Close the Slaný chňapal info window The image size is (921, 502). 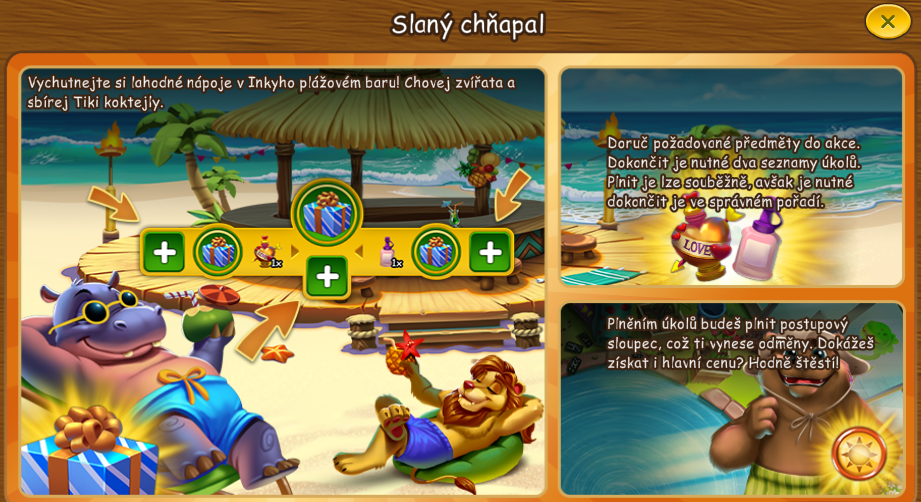click(x=887, y=21)
